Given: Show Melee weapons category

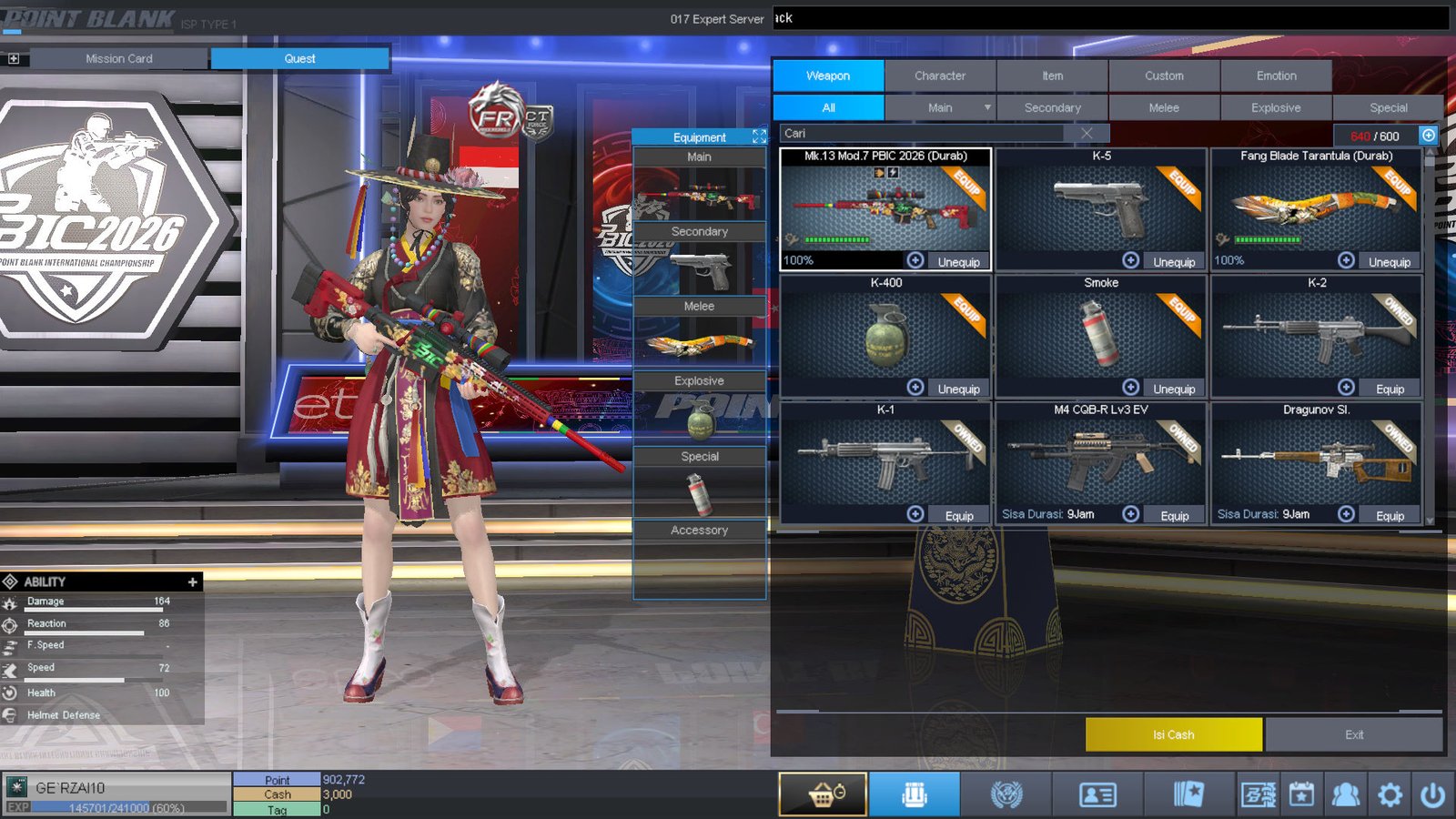Looking at the screenshot, I should [x=1163, y=107].
